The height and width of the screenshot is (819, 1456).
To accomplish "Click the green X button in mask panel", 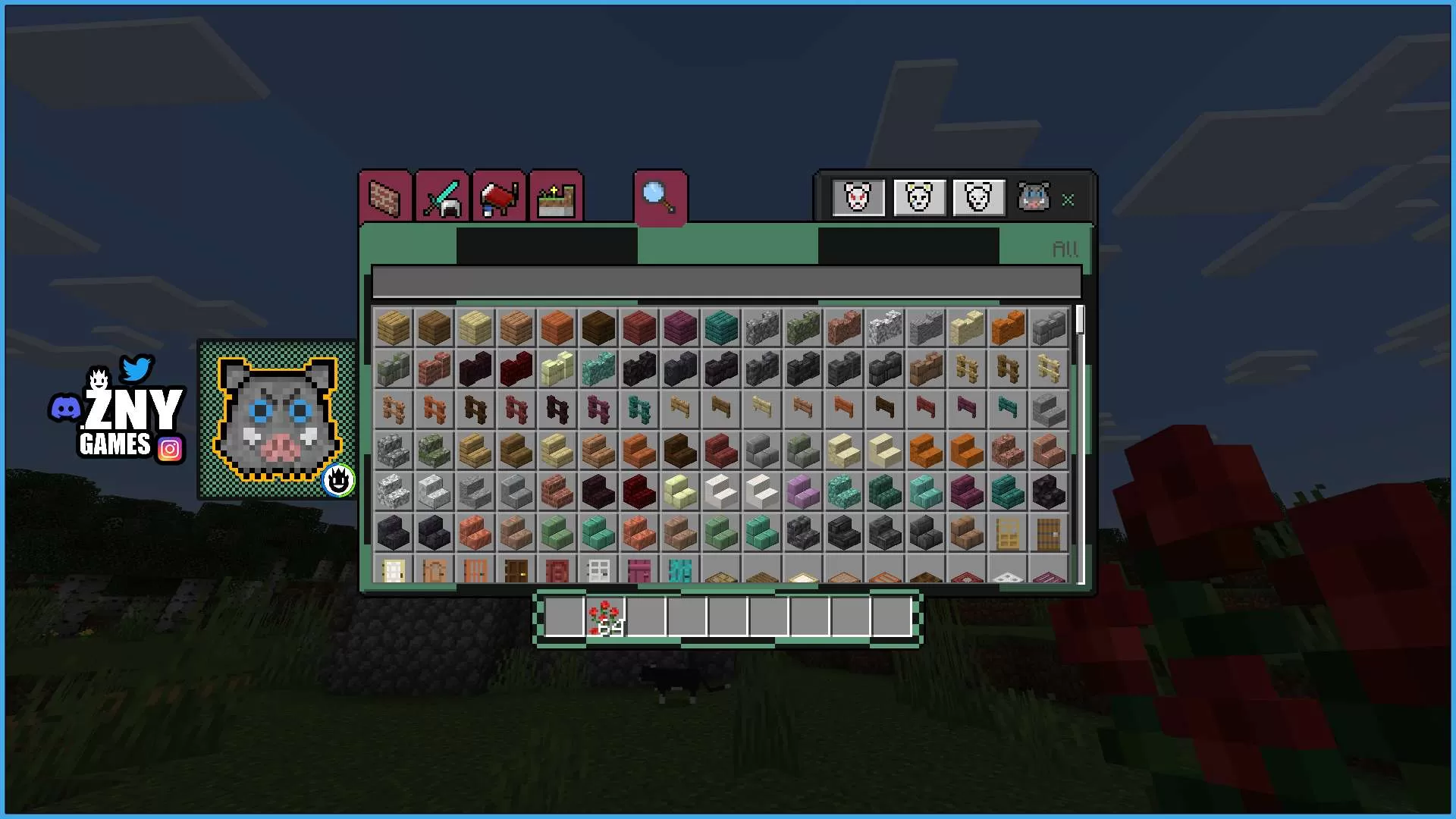I will coord(1068,200).
